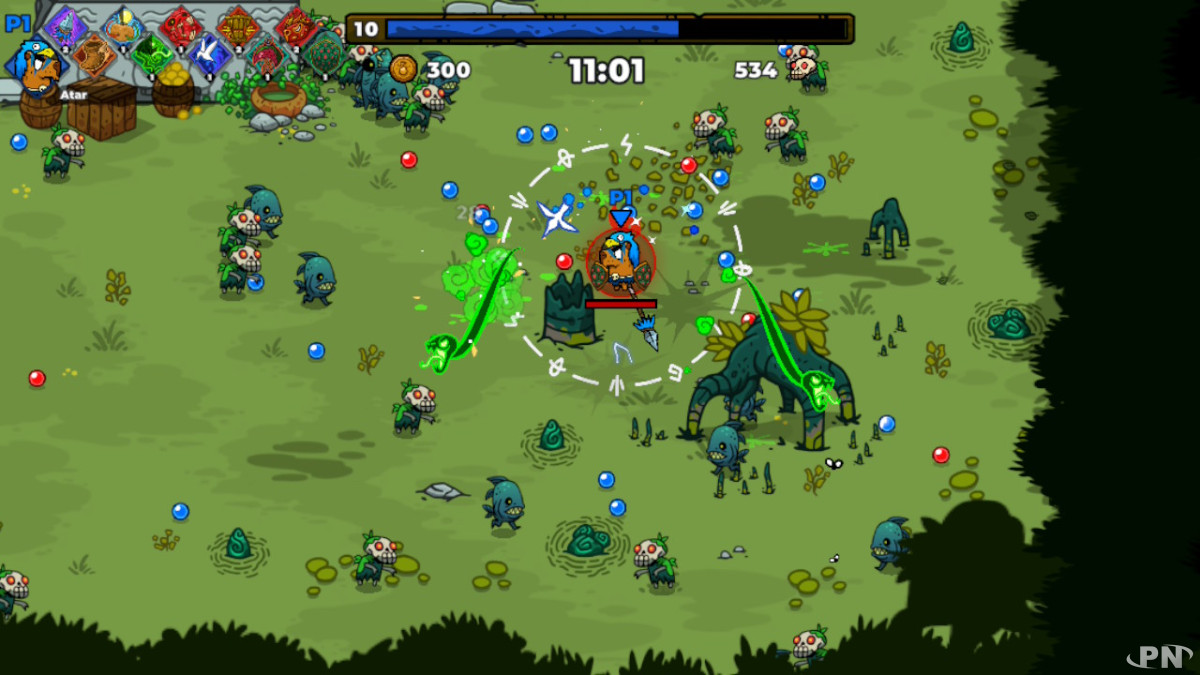Activate the green swirl ability icon
Image resolution: width=1200 pixels, height=675 pixels.
click(x=152, y=55)
